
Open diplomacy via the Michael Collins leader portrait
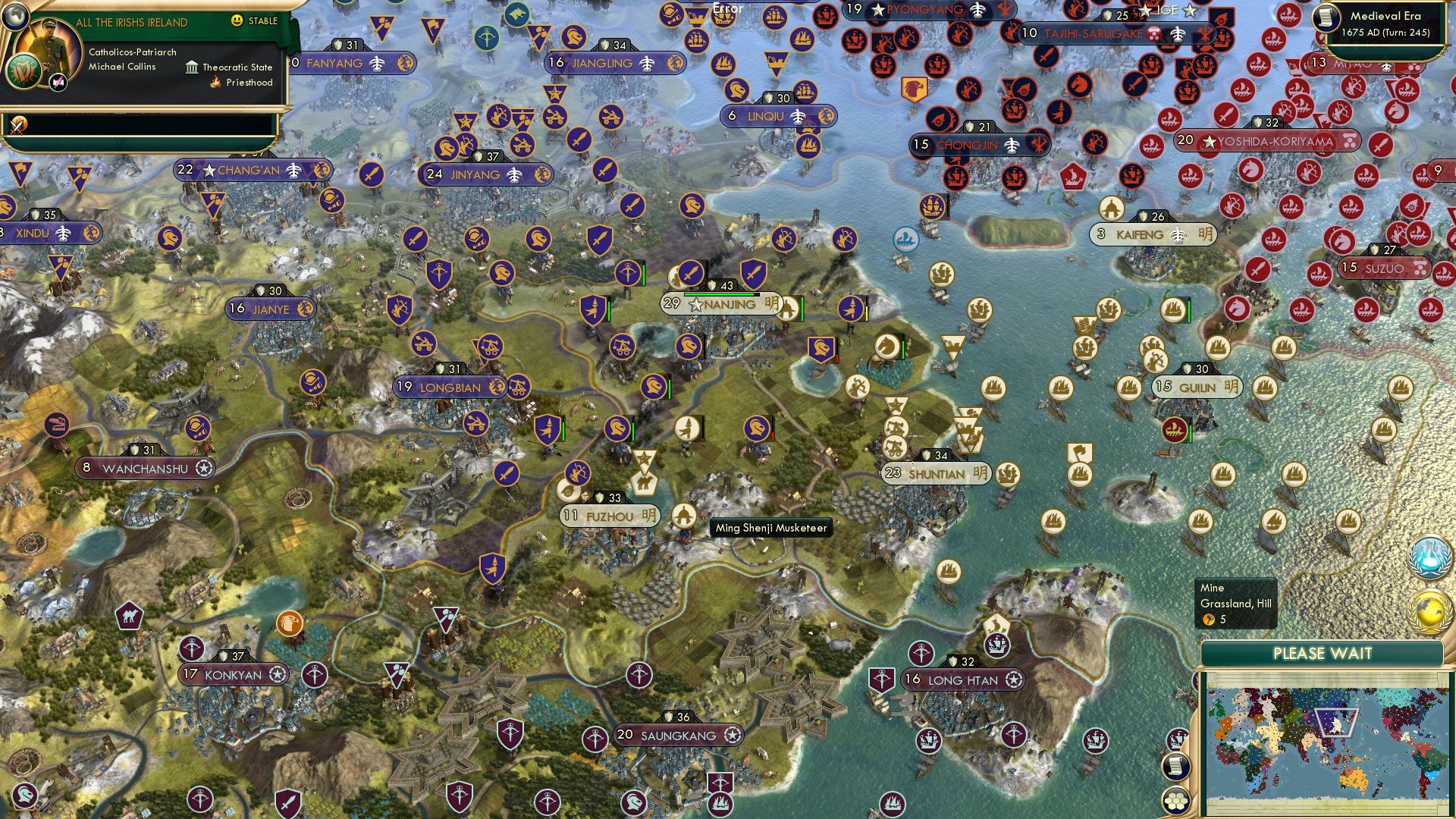[x=49, y=47]
